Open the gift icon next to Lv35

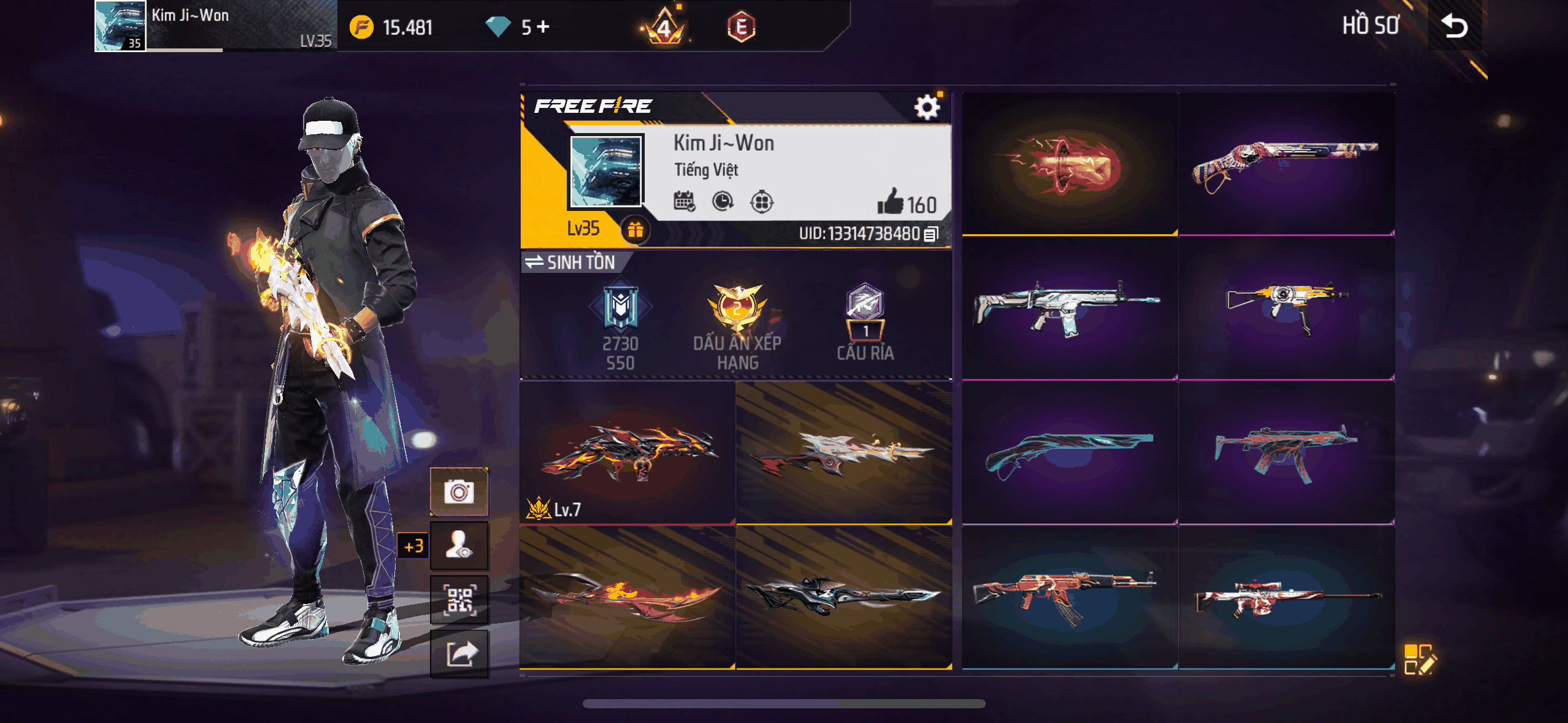(637, 232)
